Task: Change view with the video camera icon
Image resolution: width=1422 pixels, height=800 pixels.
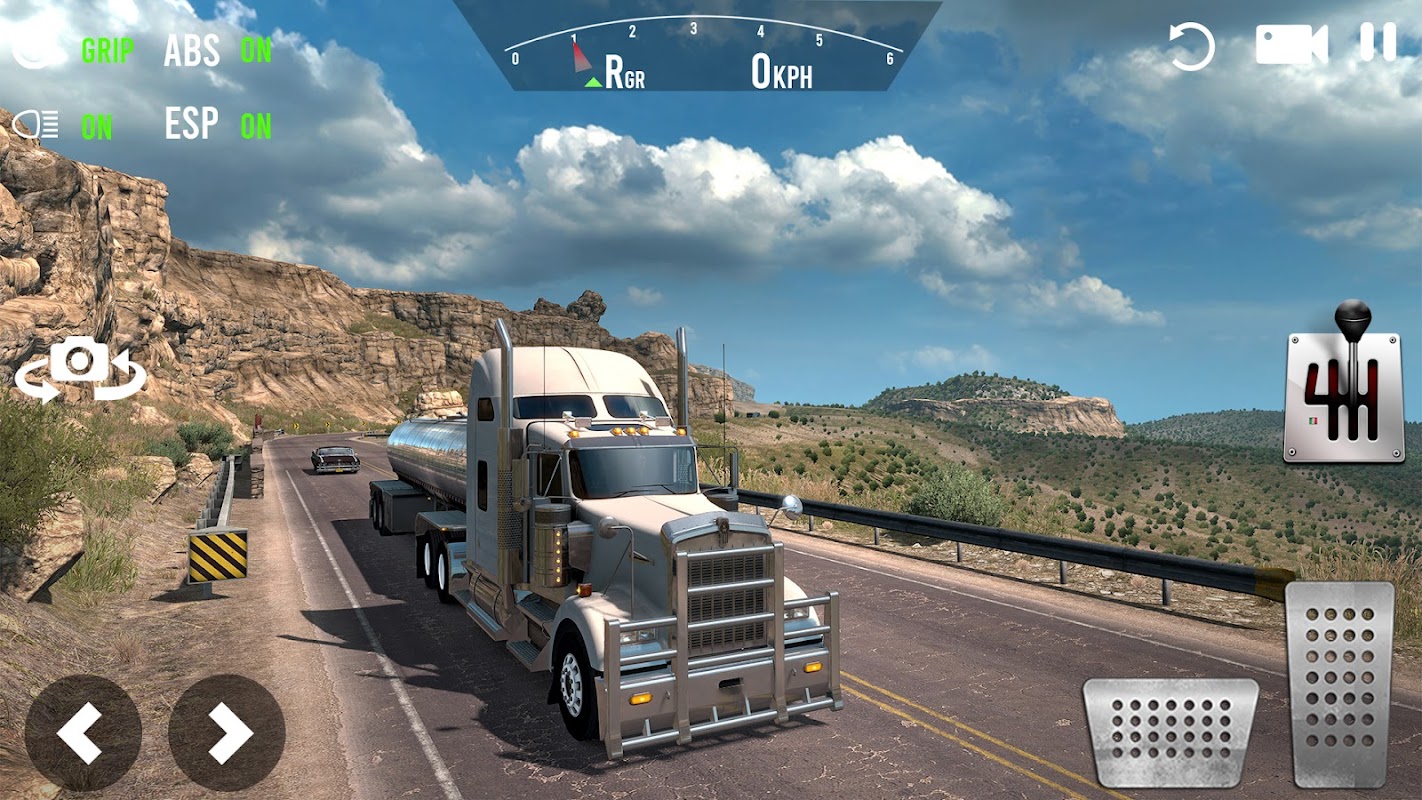Action: (x=1291, y=45)
